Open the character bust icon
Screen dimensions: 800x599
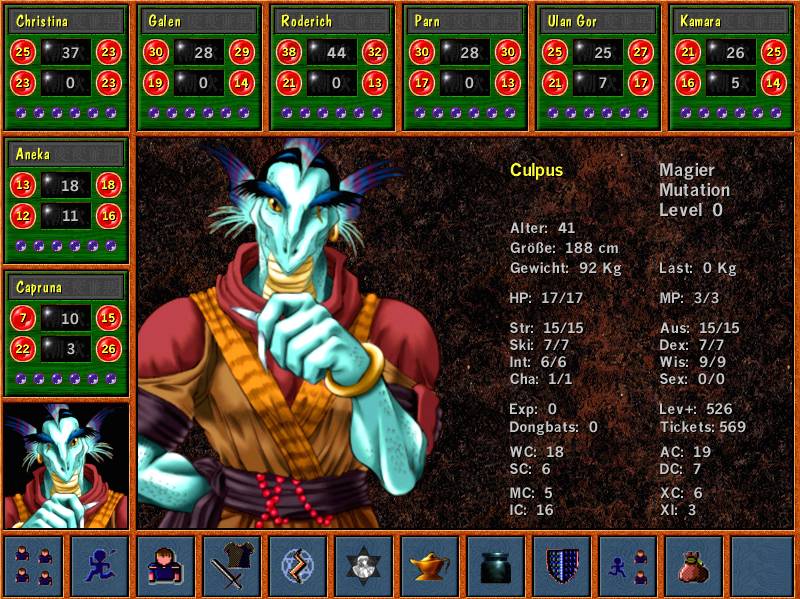click(x=166, y=566)
